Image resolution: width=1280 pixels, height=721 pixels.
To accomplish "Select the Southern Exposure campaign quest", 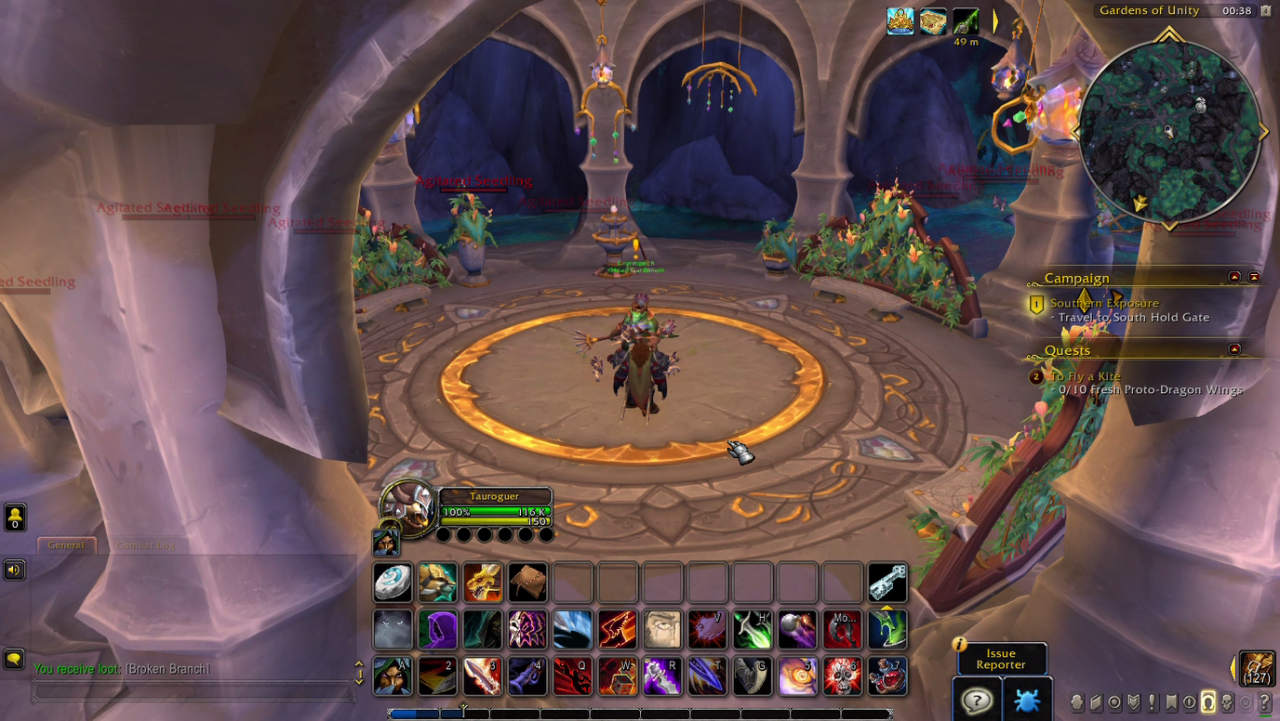I will coord(1104,303).
